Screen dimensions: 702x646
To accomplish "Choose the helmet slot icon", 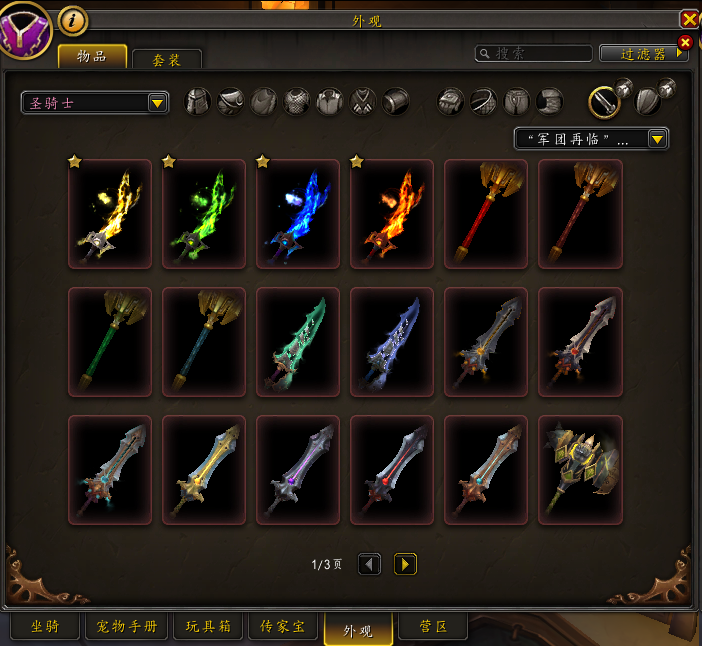I will pos(198,101).
